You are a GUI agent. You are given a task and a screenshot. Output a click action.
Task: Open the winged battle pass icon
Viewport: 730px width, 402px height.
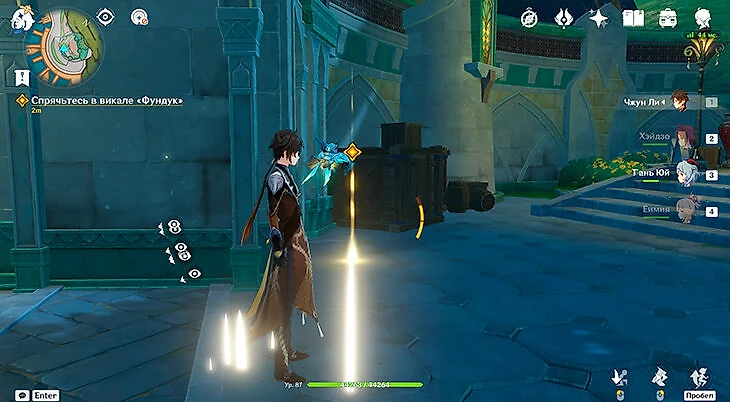point(564,18)
